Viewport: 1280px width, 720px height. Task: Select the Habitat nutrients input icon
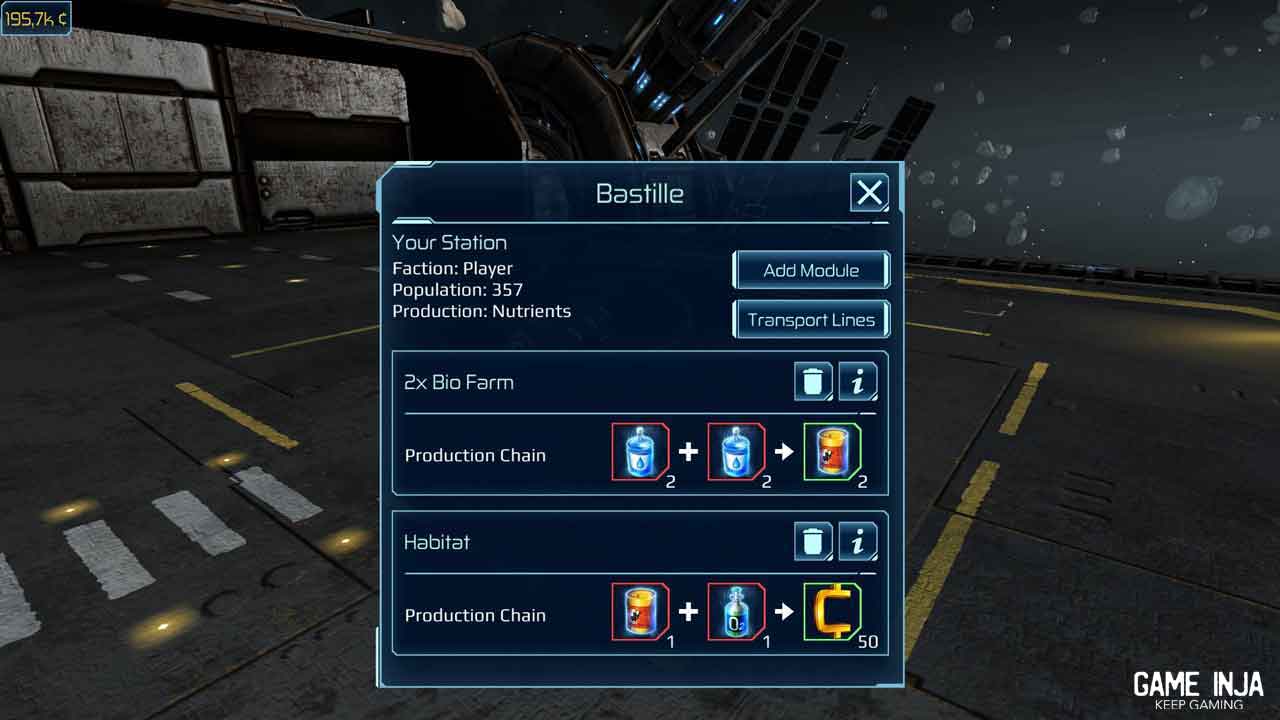pyautogui.click(x=640, y=613)
